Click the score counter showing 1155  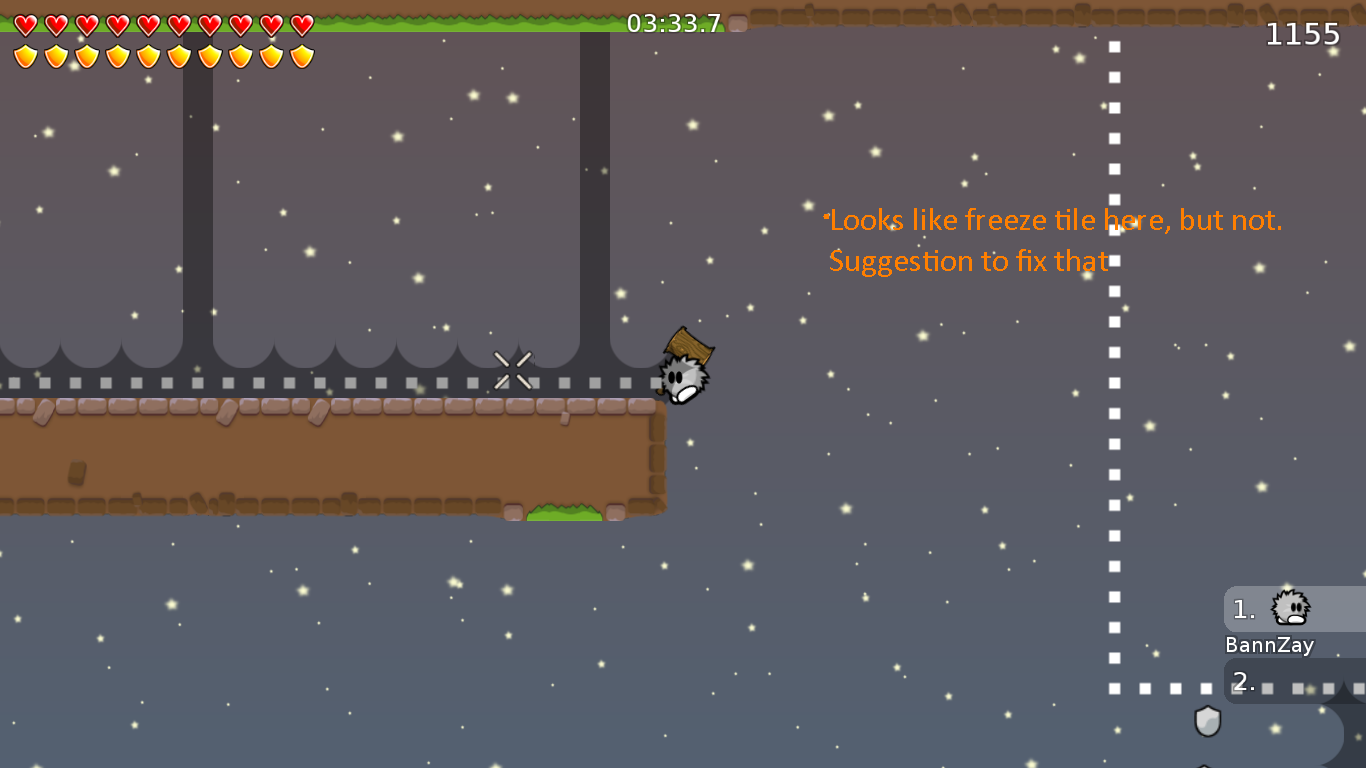tap(1303, 33)
